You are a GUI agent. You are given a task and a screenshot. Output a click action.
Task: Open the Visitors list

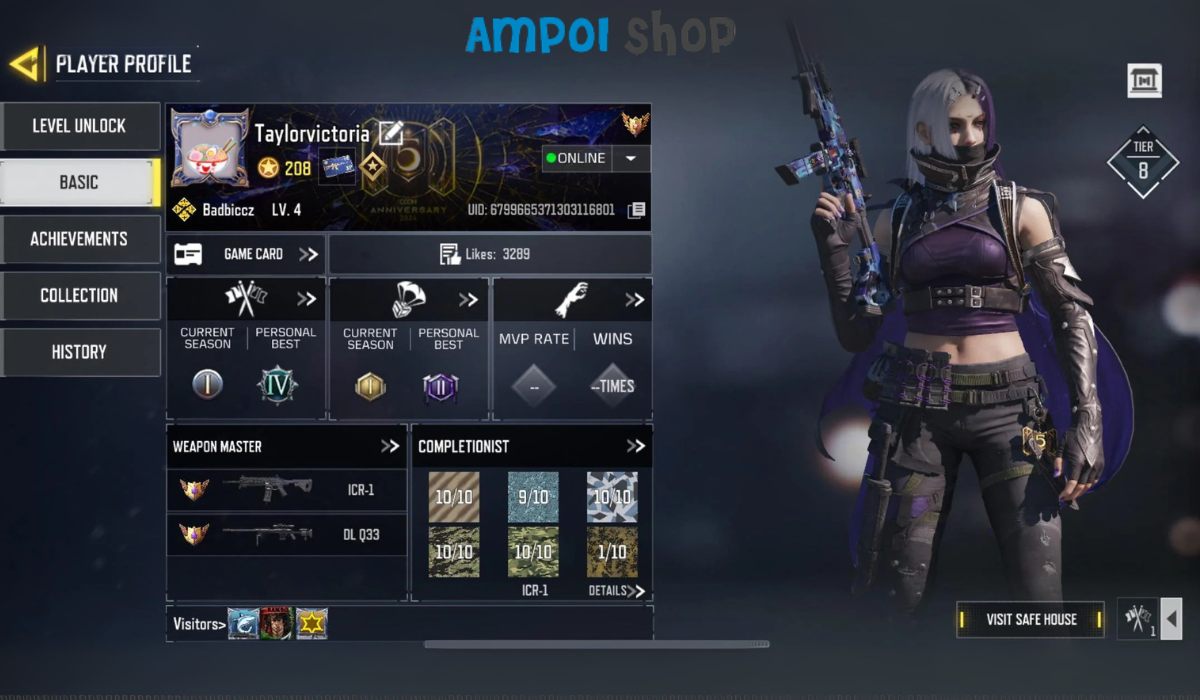pyautogui.click(x=196, y=624)
